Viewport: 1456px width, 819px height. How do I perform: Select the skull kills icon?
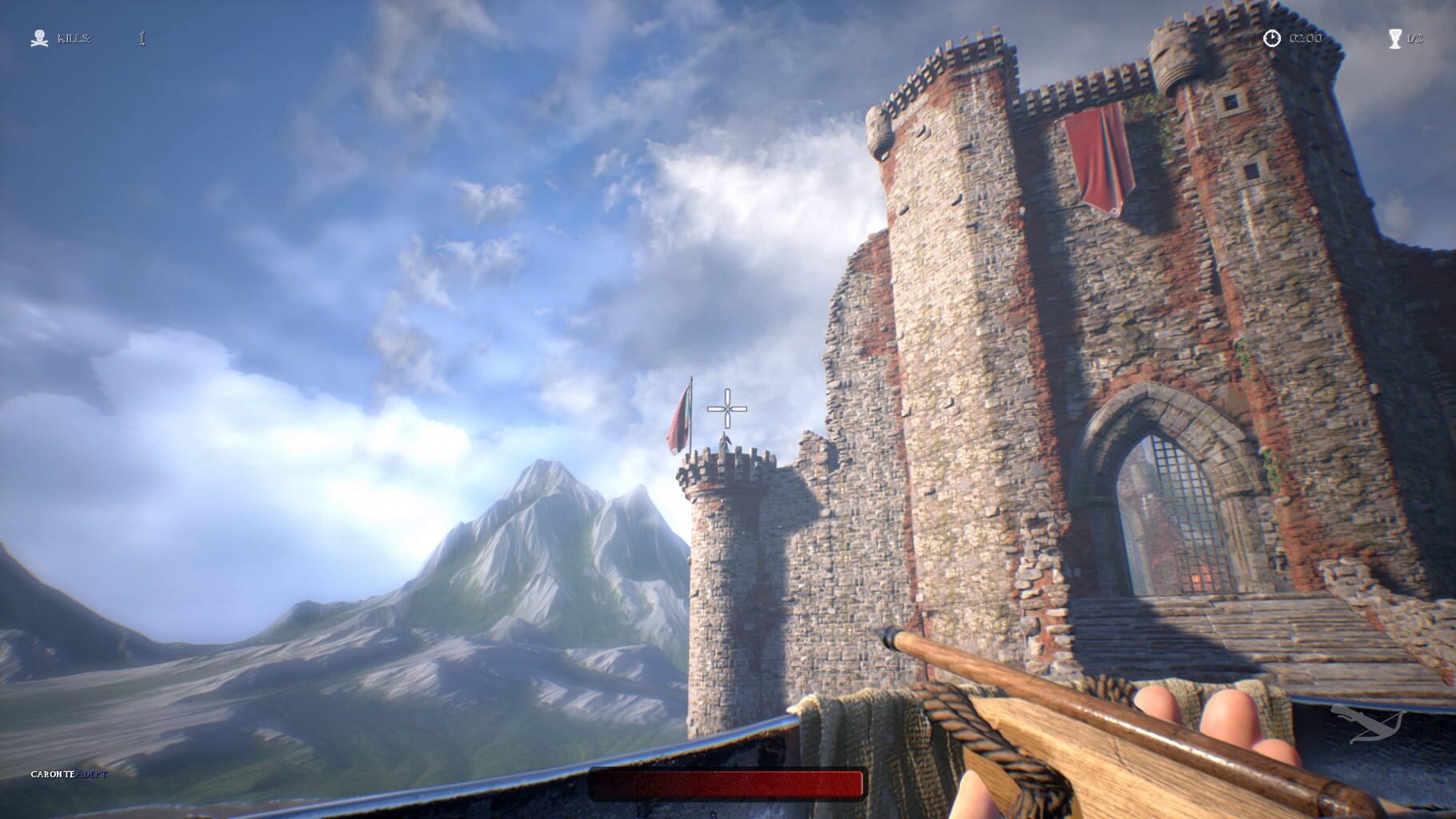pyautogui.click(x=38, y=38)
